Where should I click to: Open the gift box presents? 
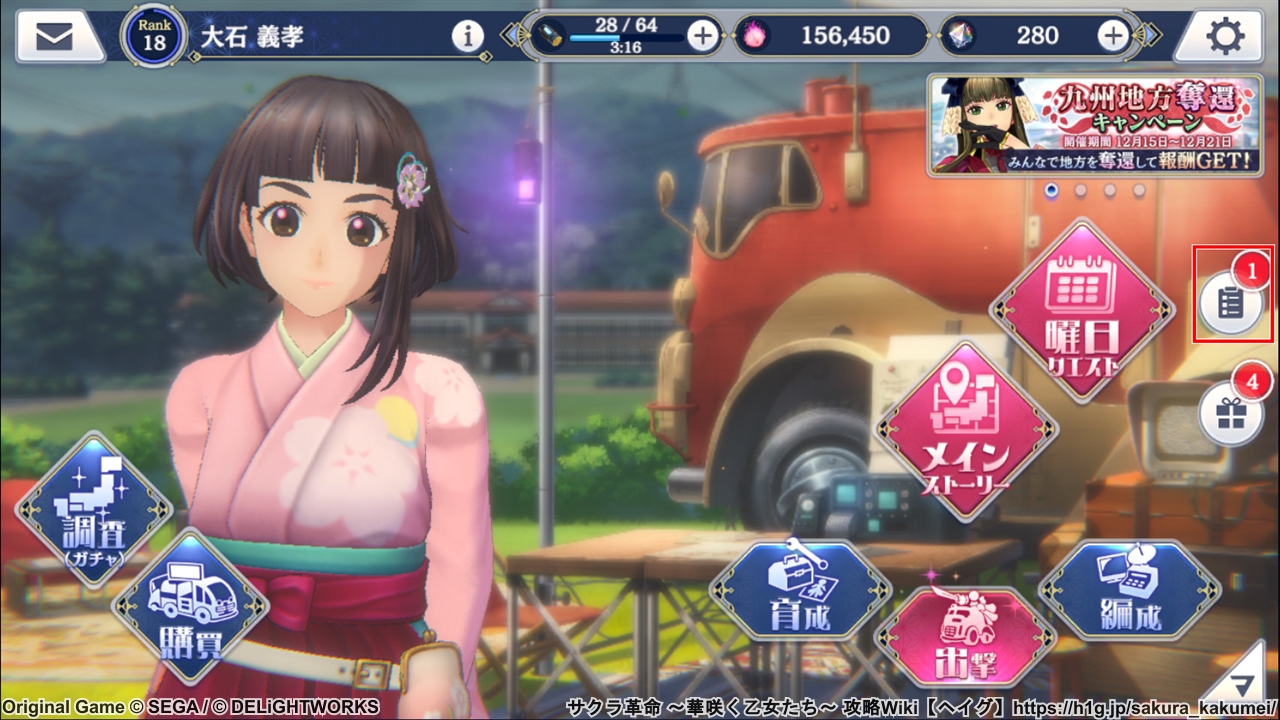coord(1231,413)
